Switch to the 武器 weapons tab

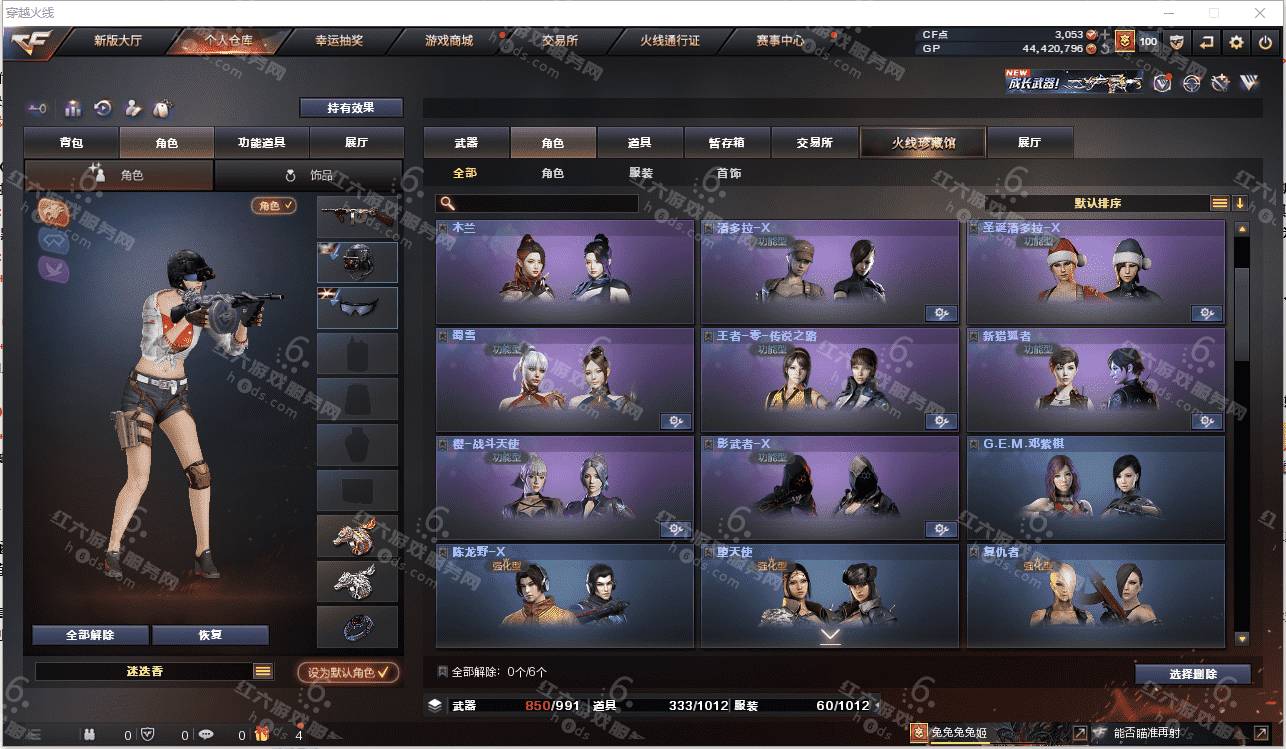tap(466, 143)
